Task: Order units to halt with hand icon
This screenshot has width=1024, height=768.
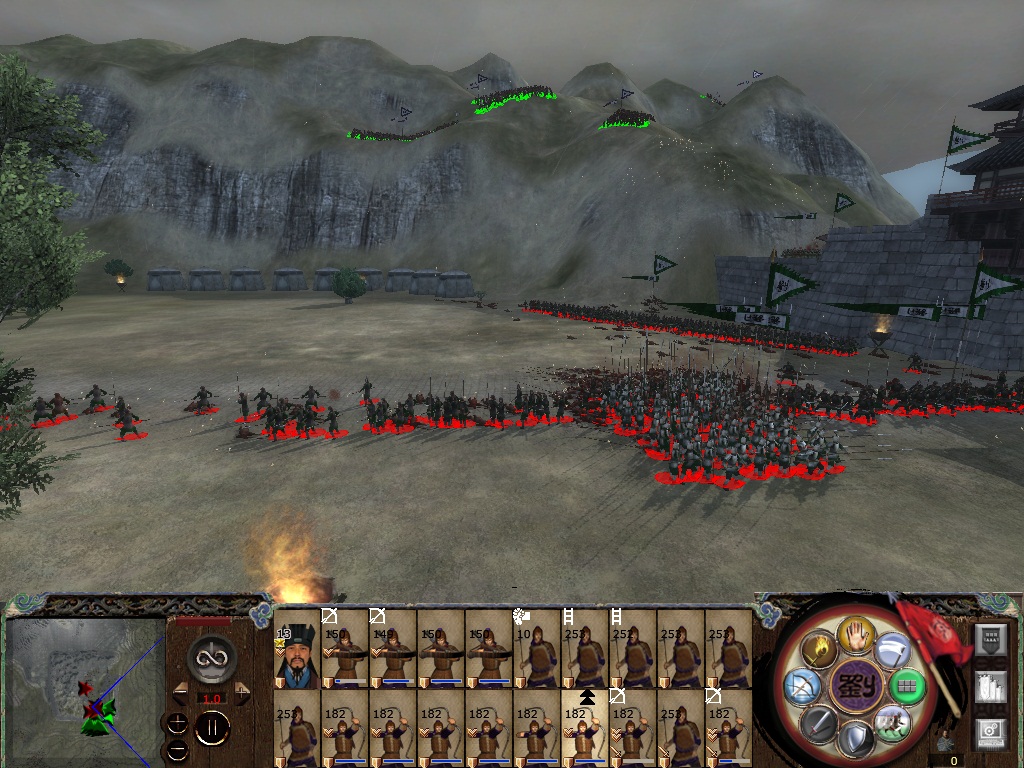Action: point(856,634)
